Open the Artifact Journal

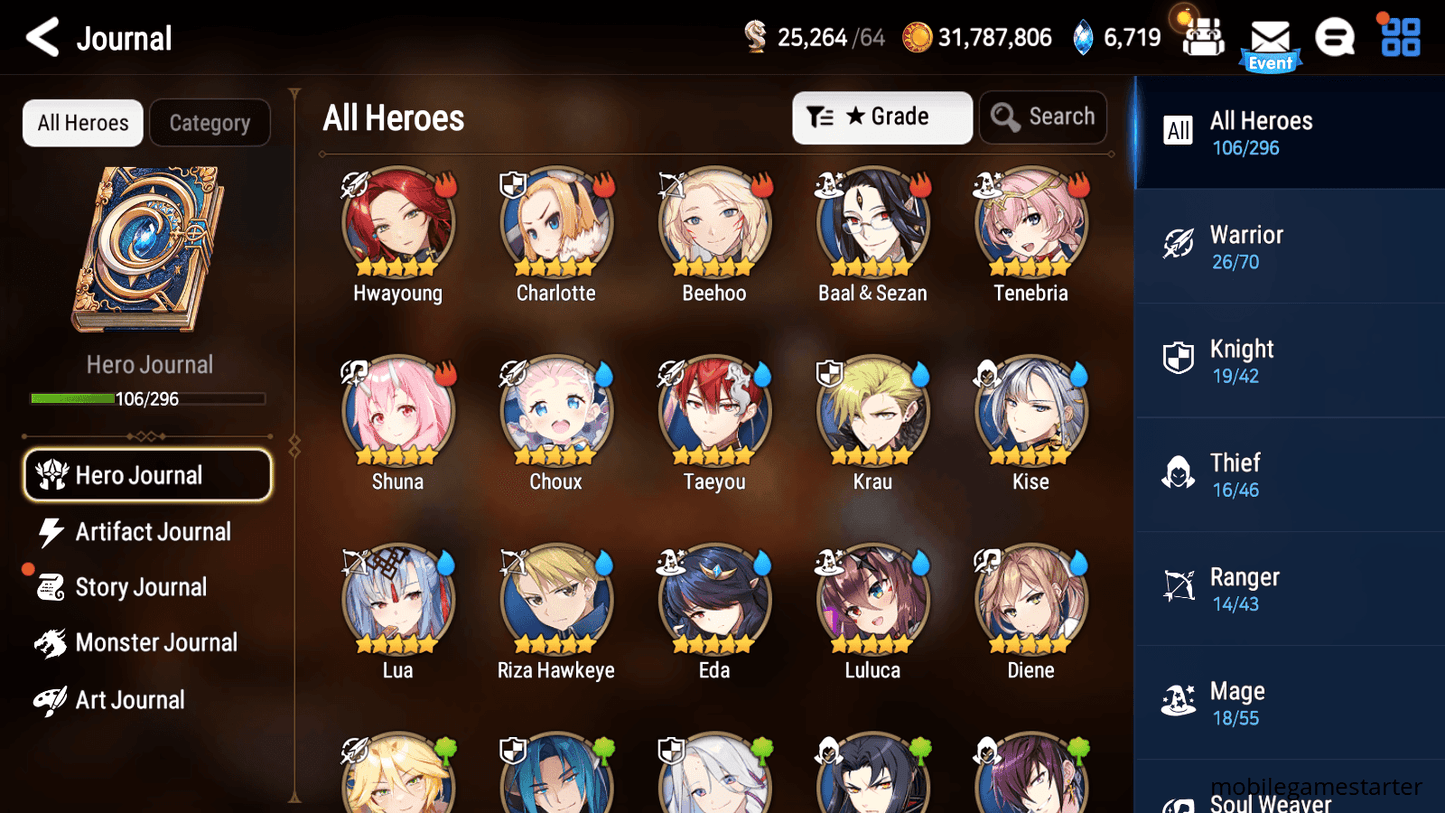[152, 531]
